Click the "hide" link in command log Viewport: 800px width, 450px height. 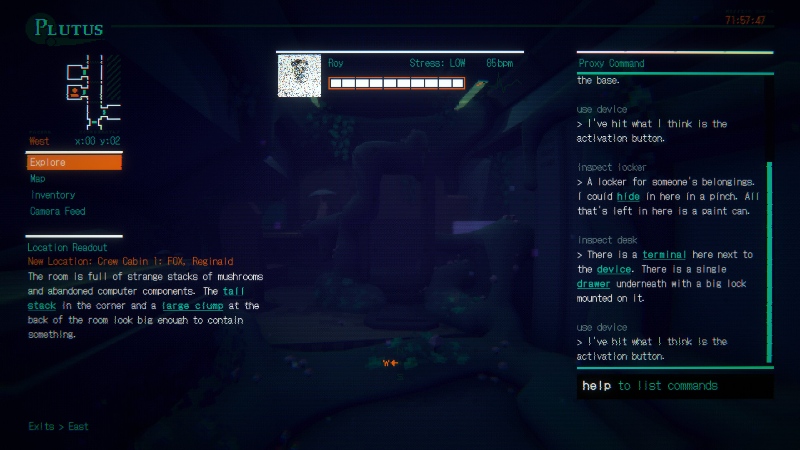coord(628,197)
